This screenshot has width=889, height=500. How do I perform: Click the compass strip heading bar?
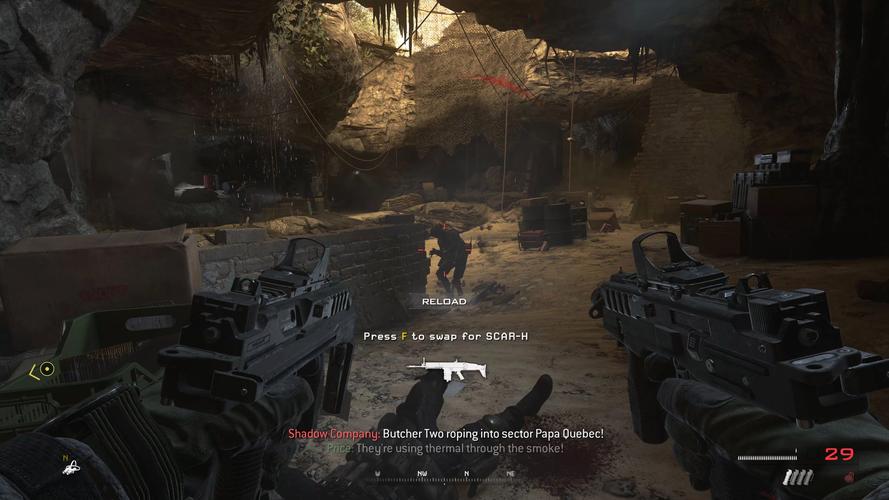444,476
